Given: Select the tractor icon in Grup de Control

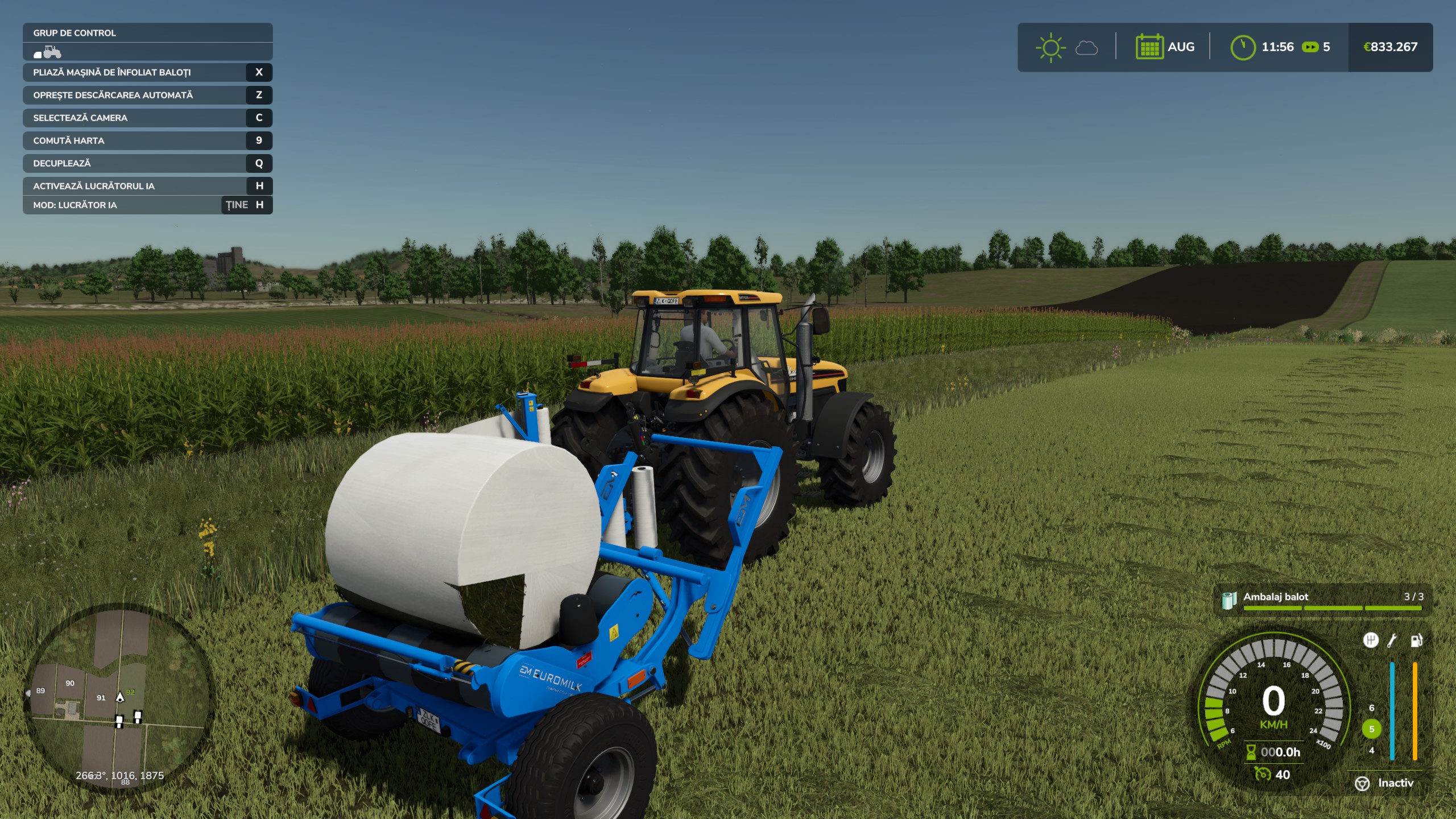Looking at the screenshot, I should [50, 51].
